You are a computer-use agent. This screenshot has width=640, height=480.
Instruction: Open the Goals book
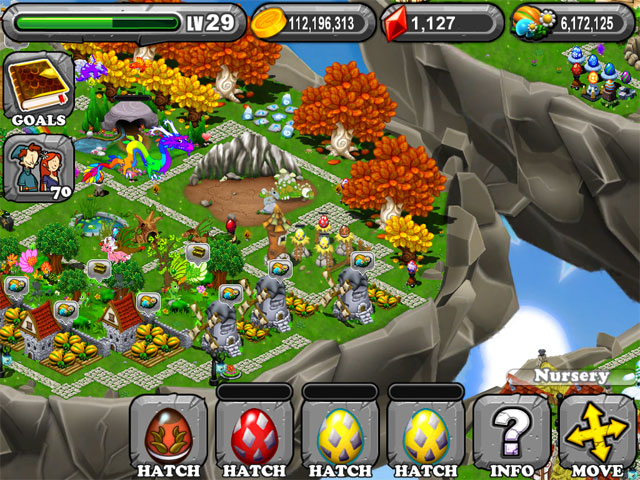pyautogui.click(x=40, y=88)
